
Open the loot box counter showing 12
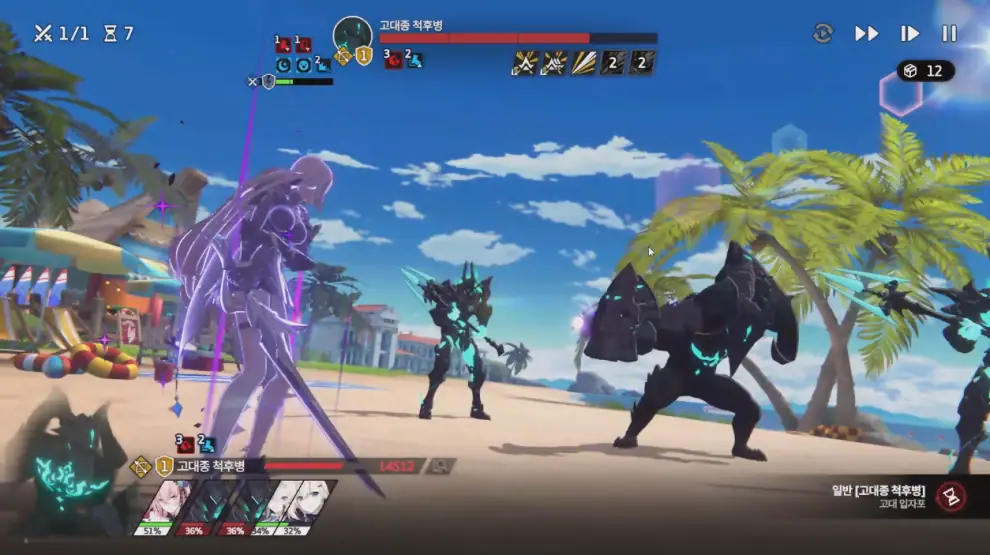click(x=925, y=71)
